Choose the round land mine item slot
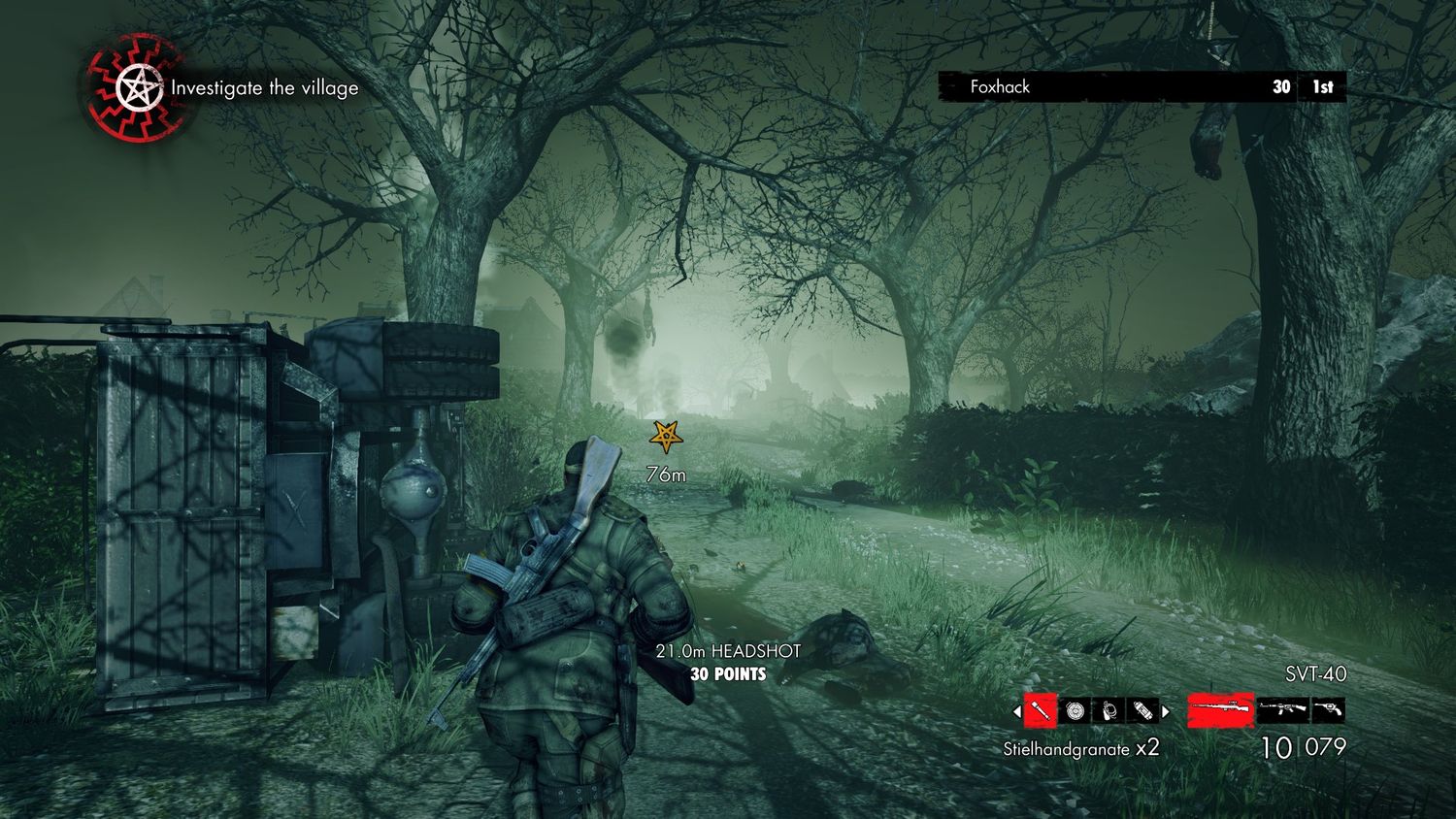This screenshot has height=819, width=1456. coord(1075,711)
